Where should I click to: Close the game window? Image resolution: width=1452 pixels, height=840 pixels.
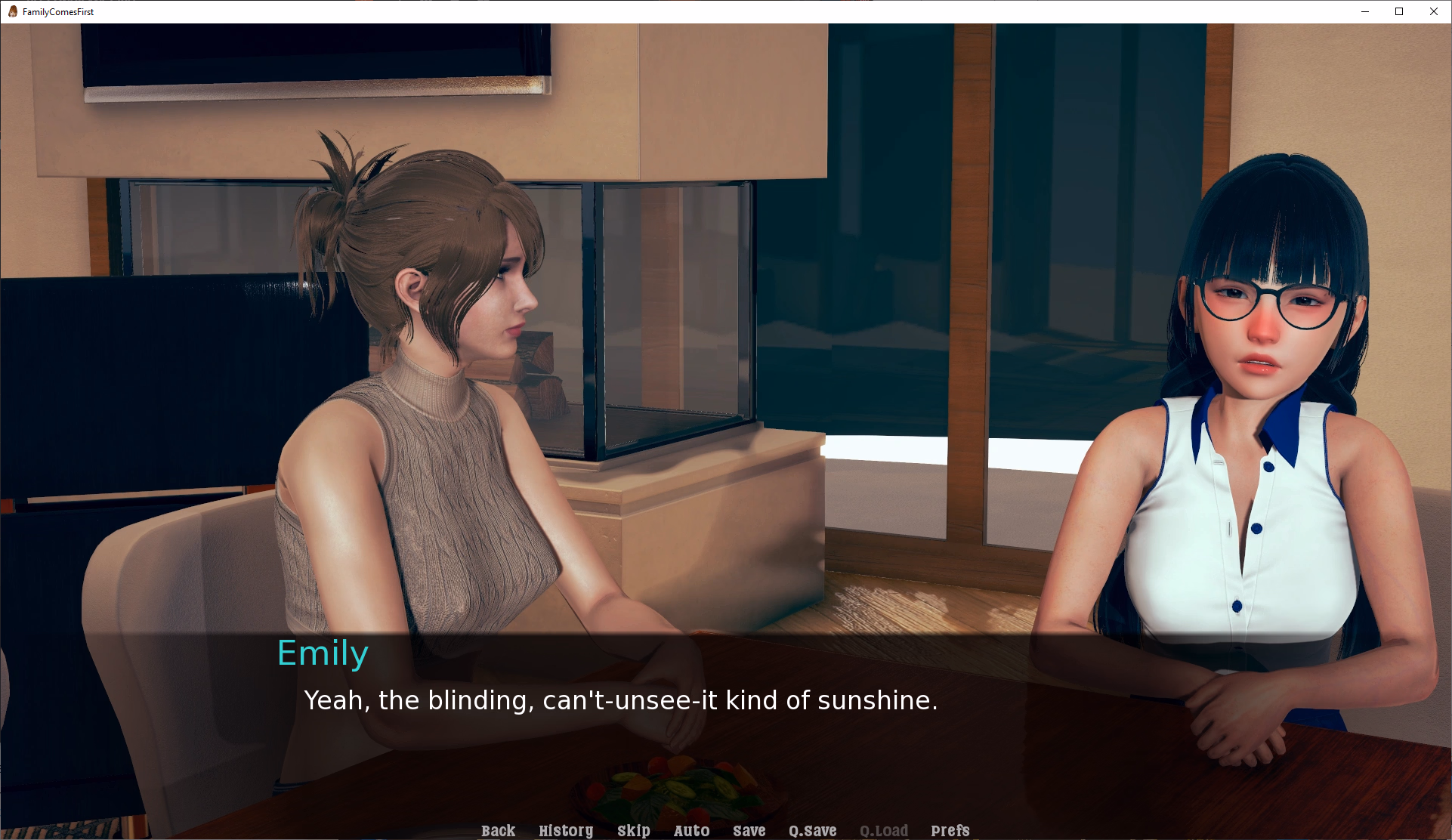click(x=1433, y=11)
